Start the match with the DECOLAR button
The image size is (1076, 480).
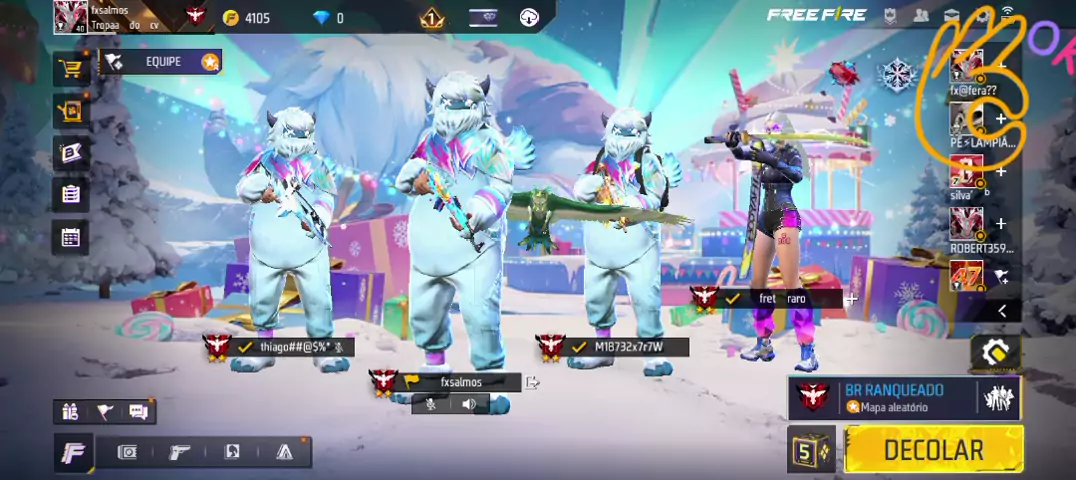tap(933, 450)
